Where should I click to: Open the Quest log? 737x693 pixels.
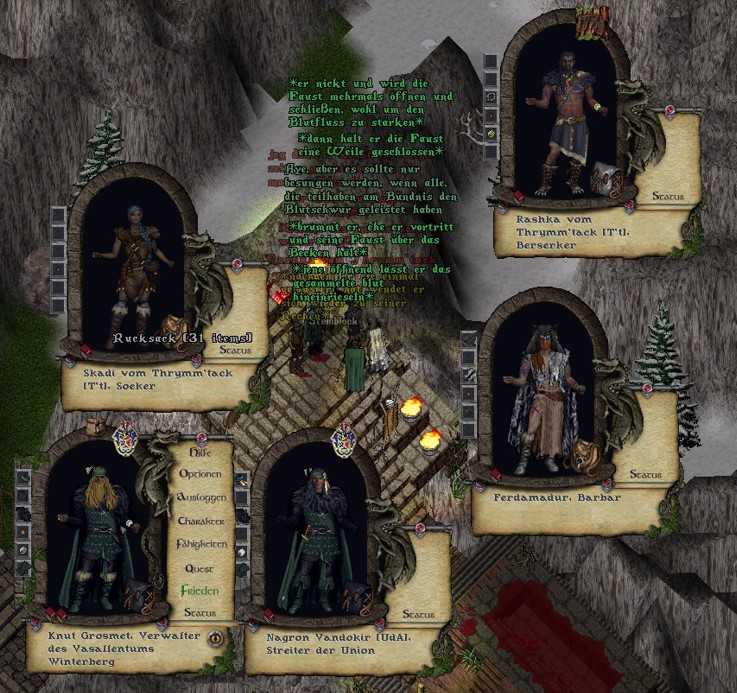pyautogui.click(x=200, y=567)
